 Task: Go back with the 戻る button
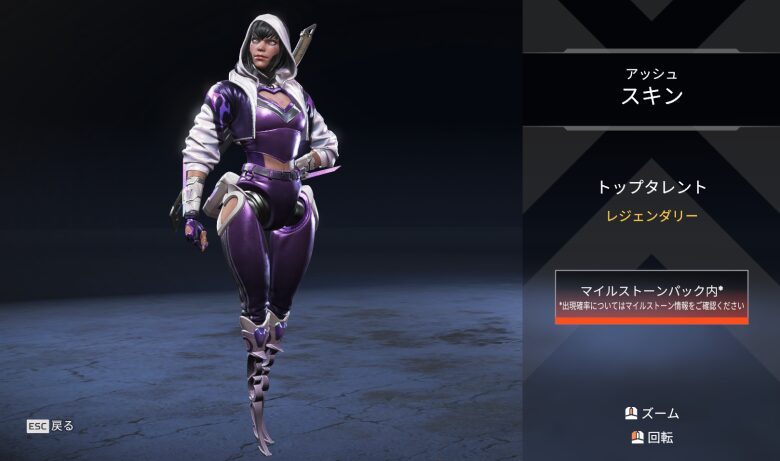pyautogui.click(x=50, y=425)
